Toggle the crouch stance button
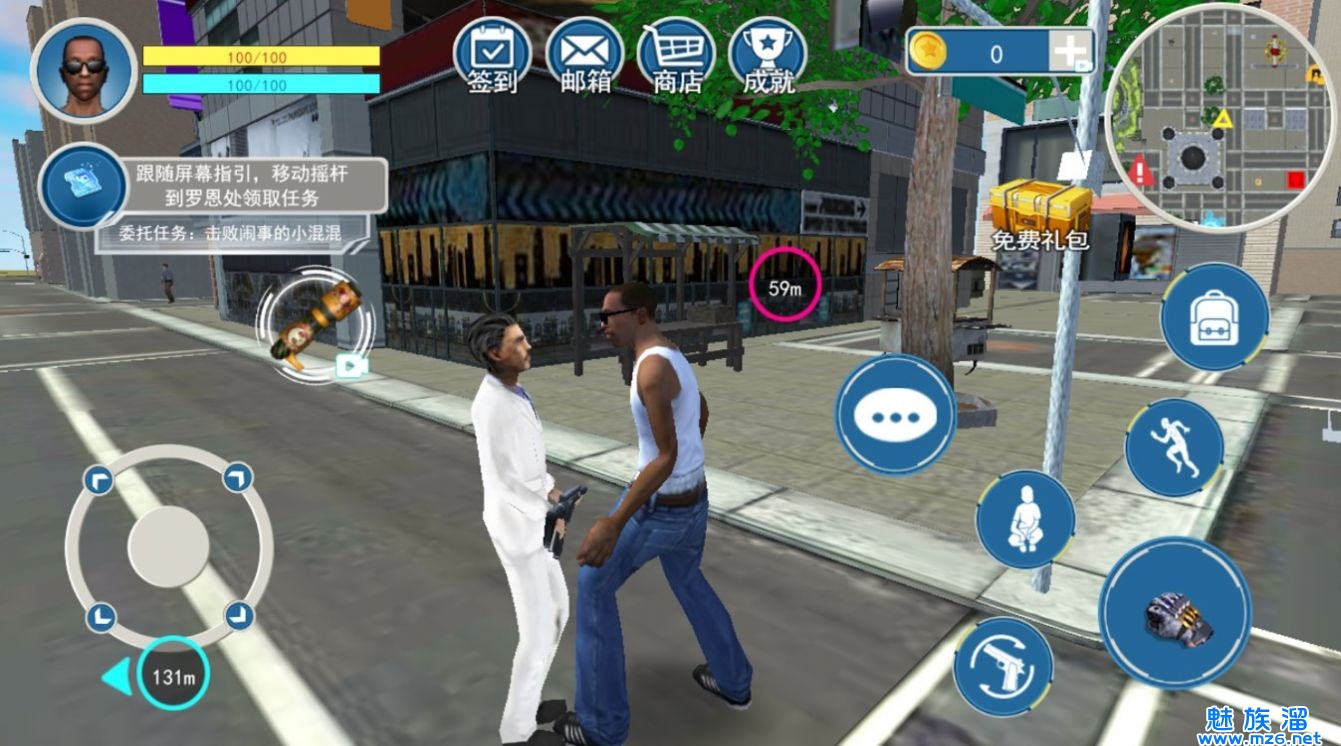The width and height of the screenshot is (1341, 746). pos(1025,520)
